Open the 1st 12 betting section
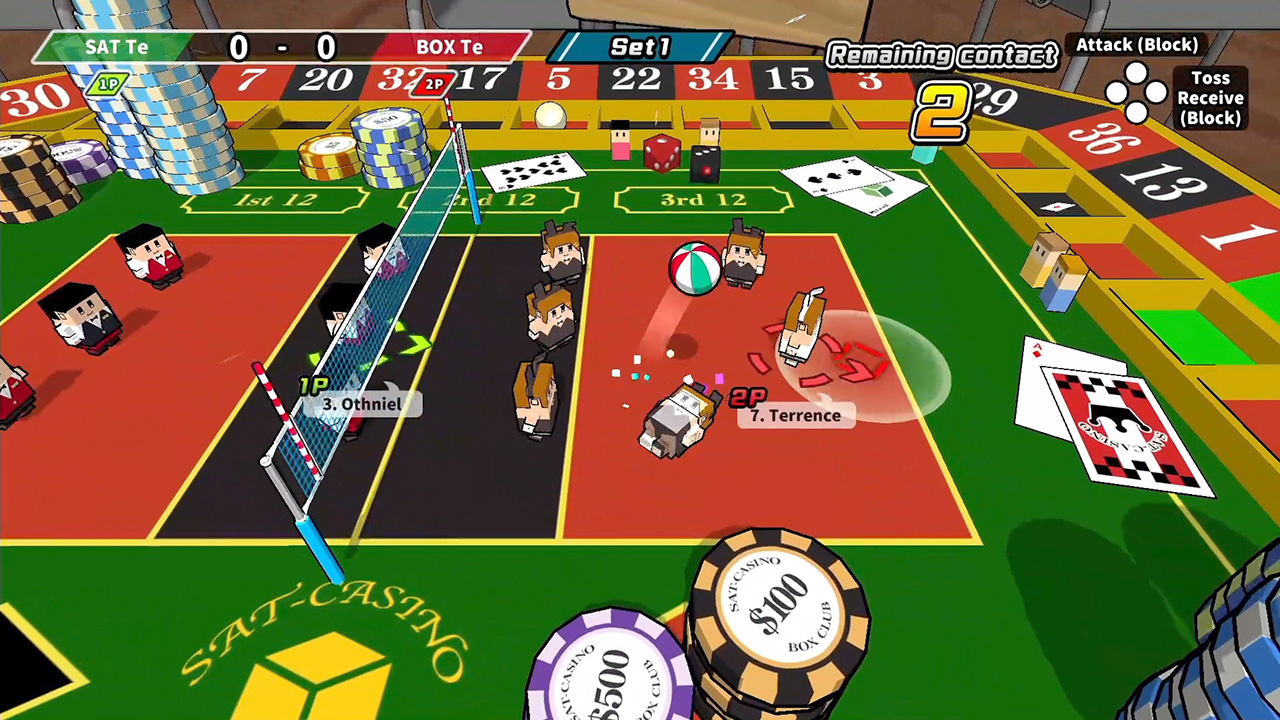 pyautogui.click(x=272, y=198)
